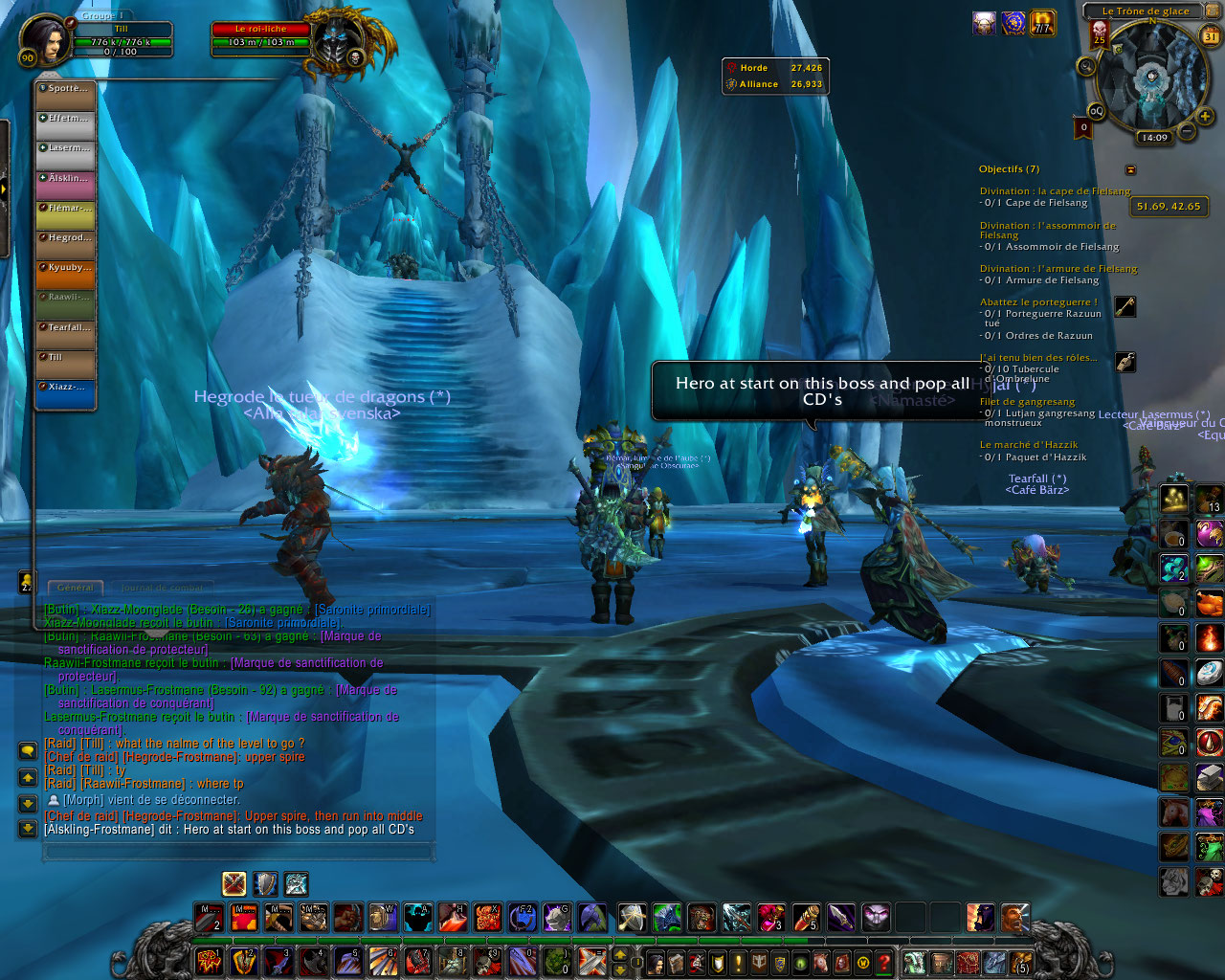Click the player portrait of Till

coord(42,40)
